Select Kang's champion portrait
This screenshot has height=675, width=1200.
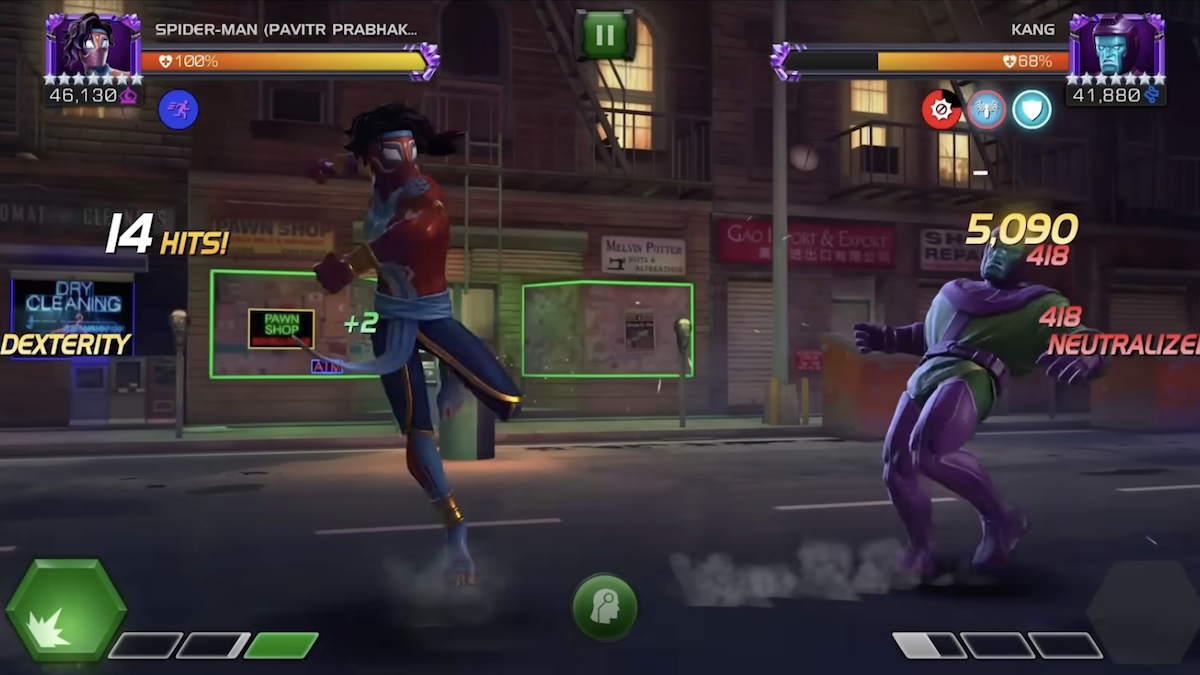point(1116,44)
